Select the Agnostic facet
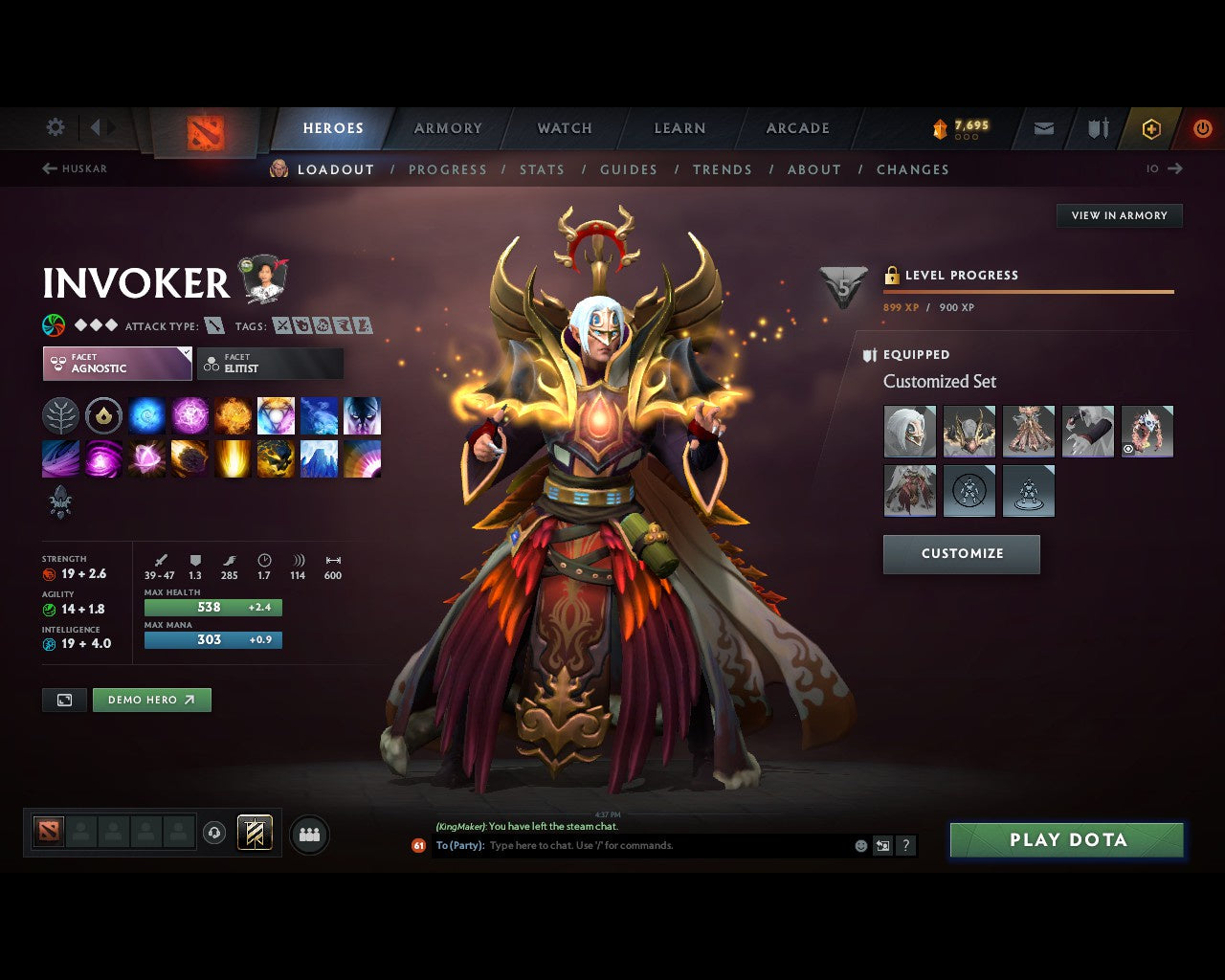Viewport: 1225px width, 980px height. [x=117, y=364]
